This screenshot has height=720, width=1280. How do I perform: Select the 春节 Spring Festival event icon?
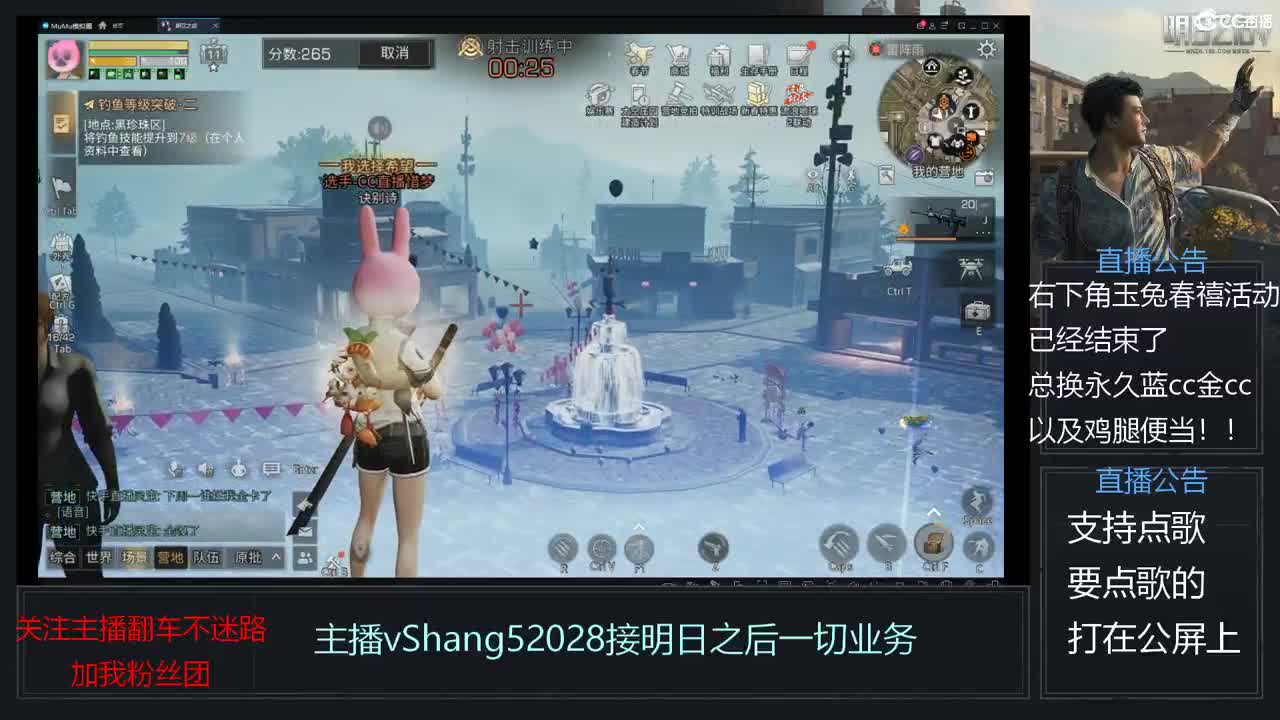[x=638, y=53]
